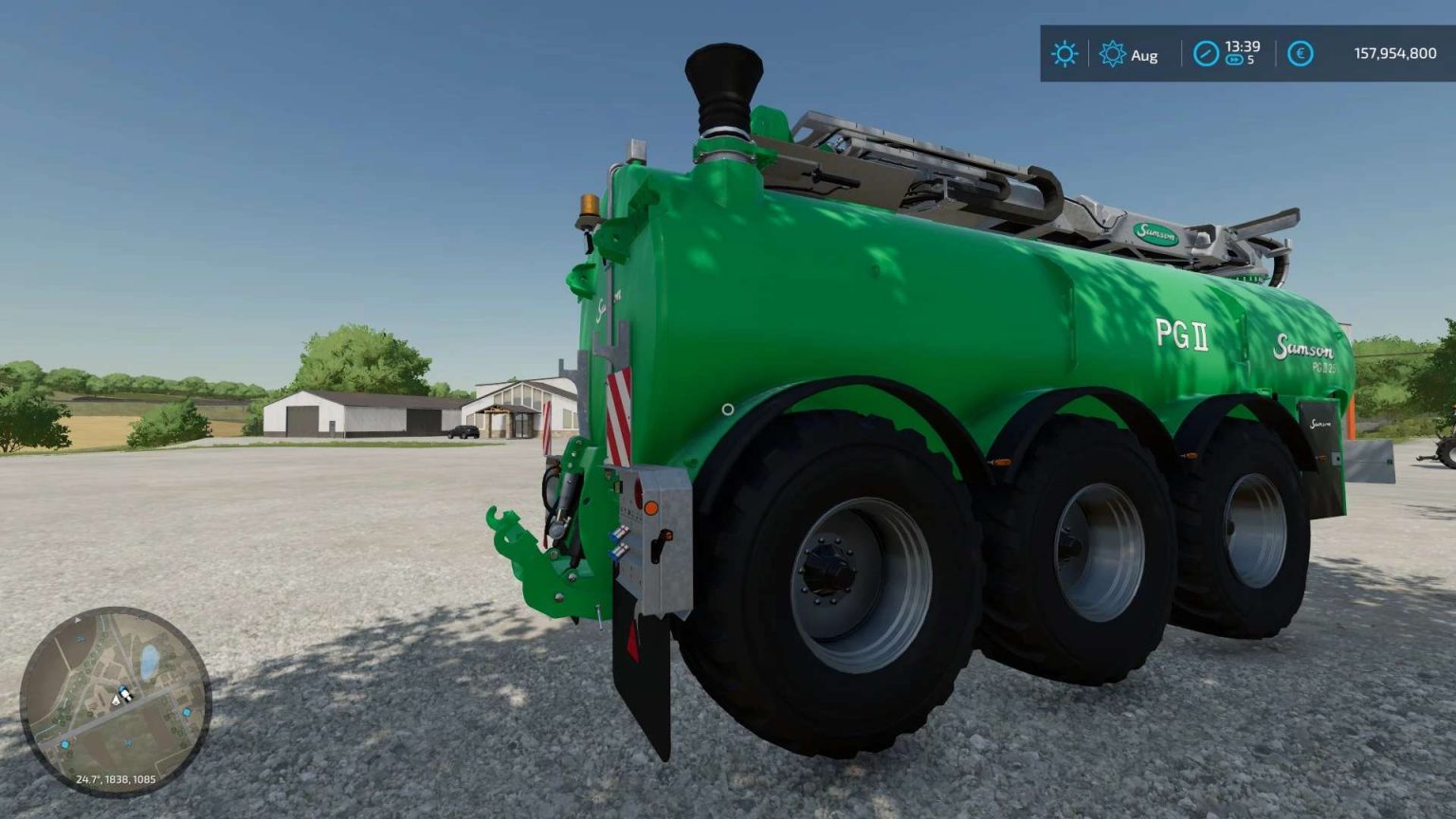Click the Aug month label in HUD
The height and width of the screenshot is (819, 1456).
pyautogui.click(x=1145, y=55)
